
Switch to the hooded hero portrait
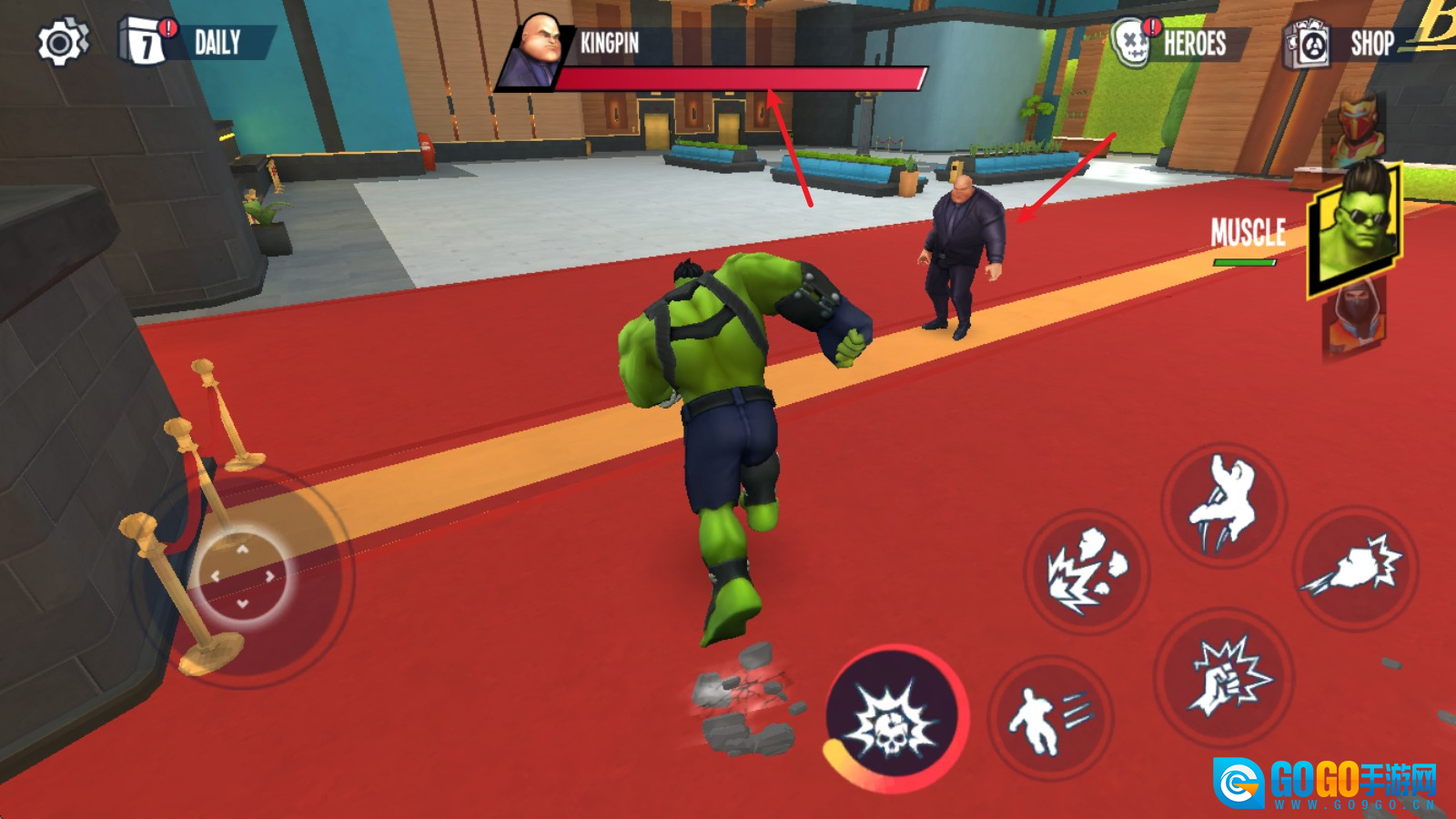(1354, 321)
